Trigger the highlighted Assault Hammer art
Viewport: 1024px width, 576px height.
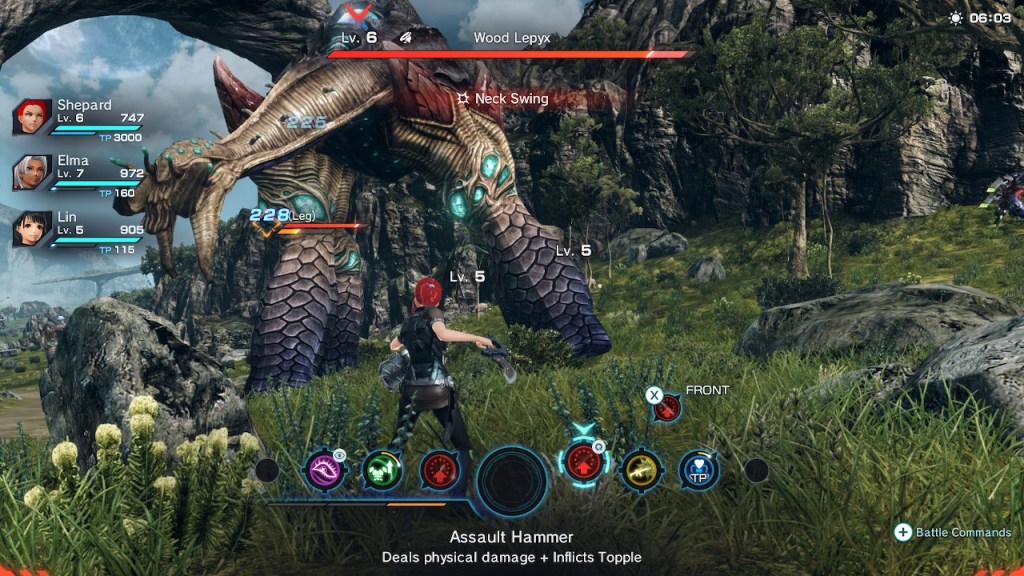584,464
